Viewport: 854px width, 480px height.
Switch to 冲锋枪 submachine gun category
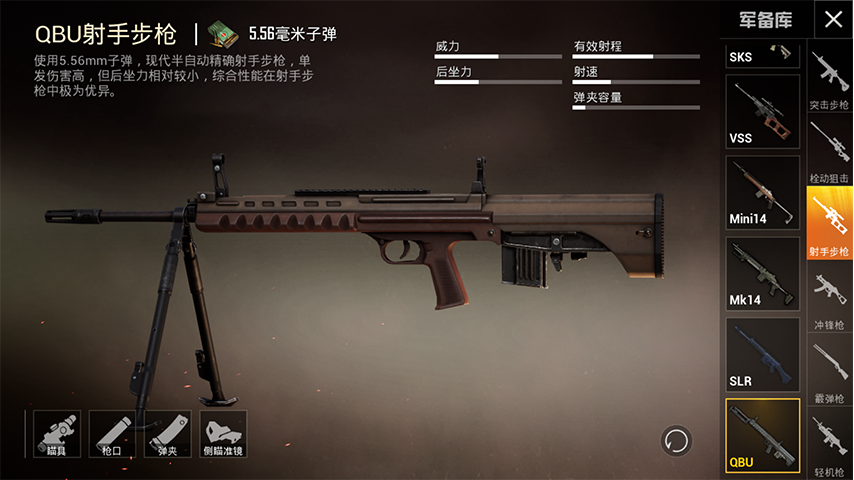[x=830, y=299]
